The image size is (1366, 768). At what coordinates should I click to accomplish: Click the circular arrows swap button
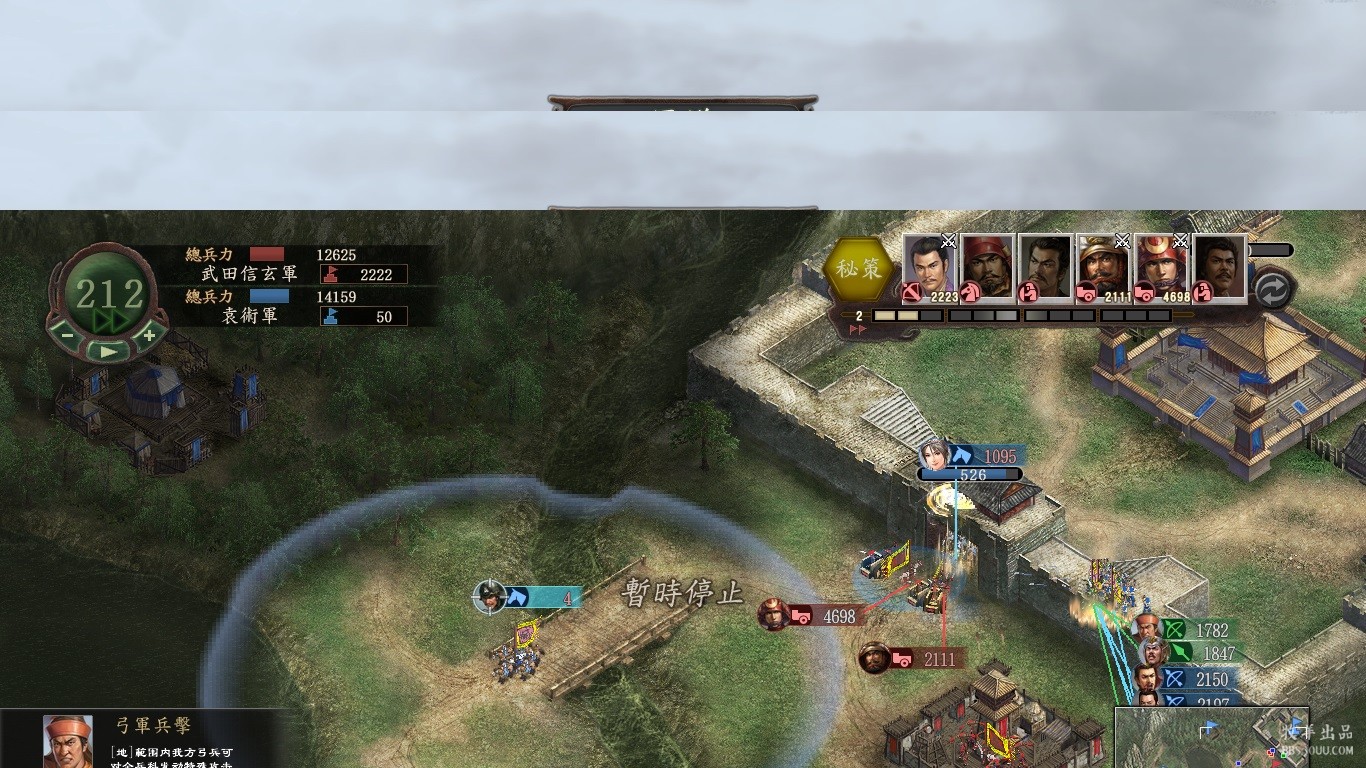pyautogui.click(x=1273, y=290)
